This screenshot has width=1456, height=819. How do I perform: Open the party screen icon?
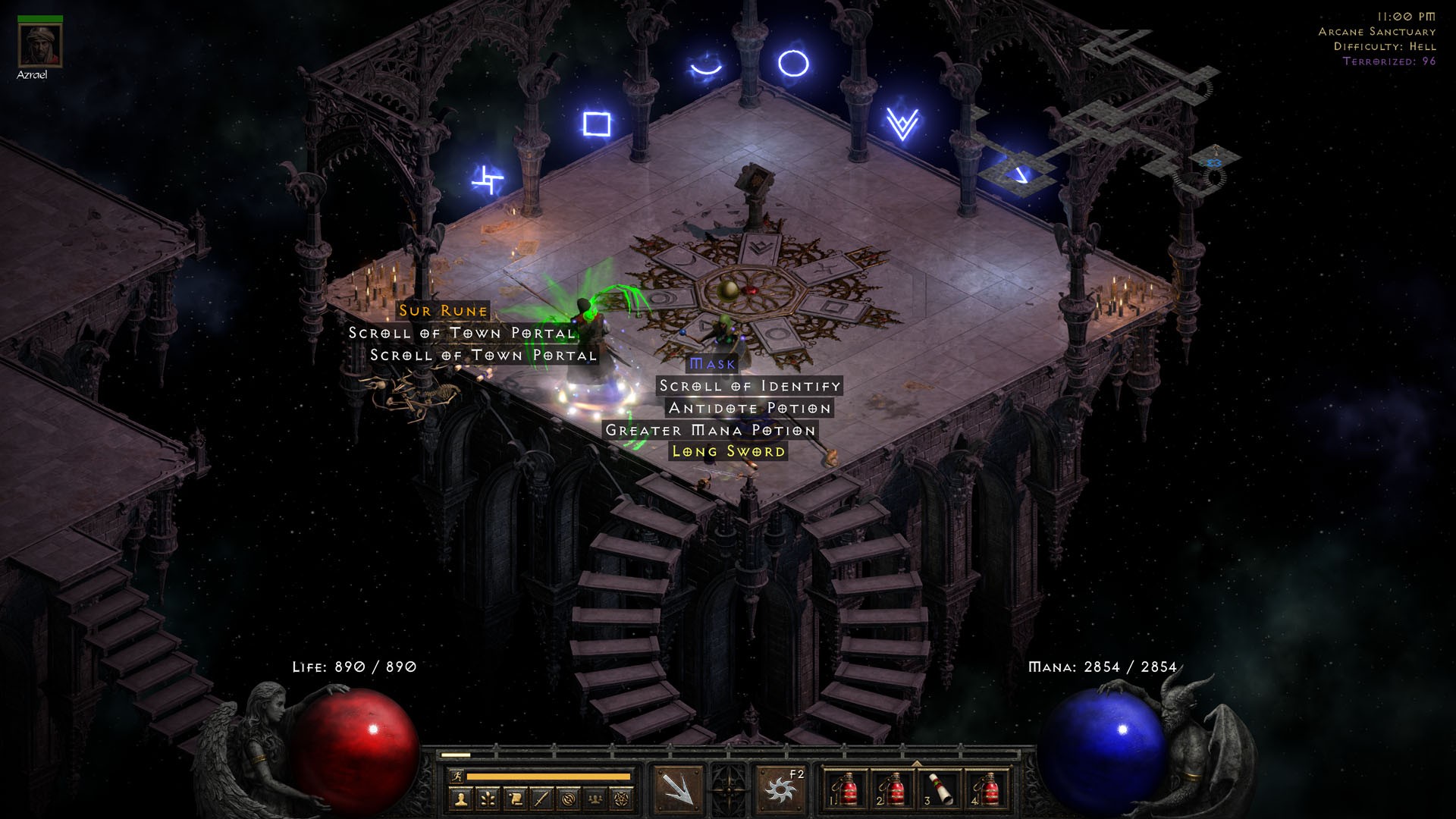click(595, 799)
